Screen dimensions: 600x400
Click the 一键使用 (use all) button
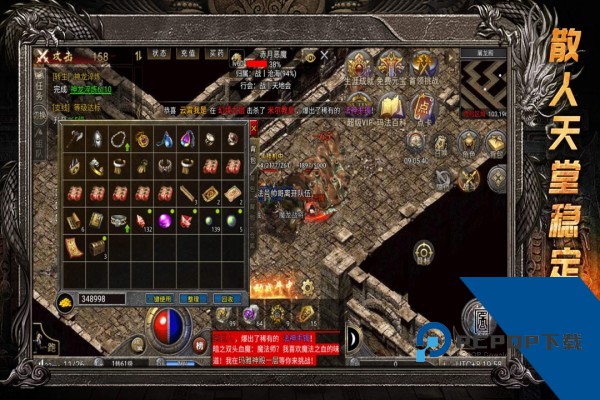162,298
